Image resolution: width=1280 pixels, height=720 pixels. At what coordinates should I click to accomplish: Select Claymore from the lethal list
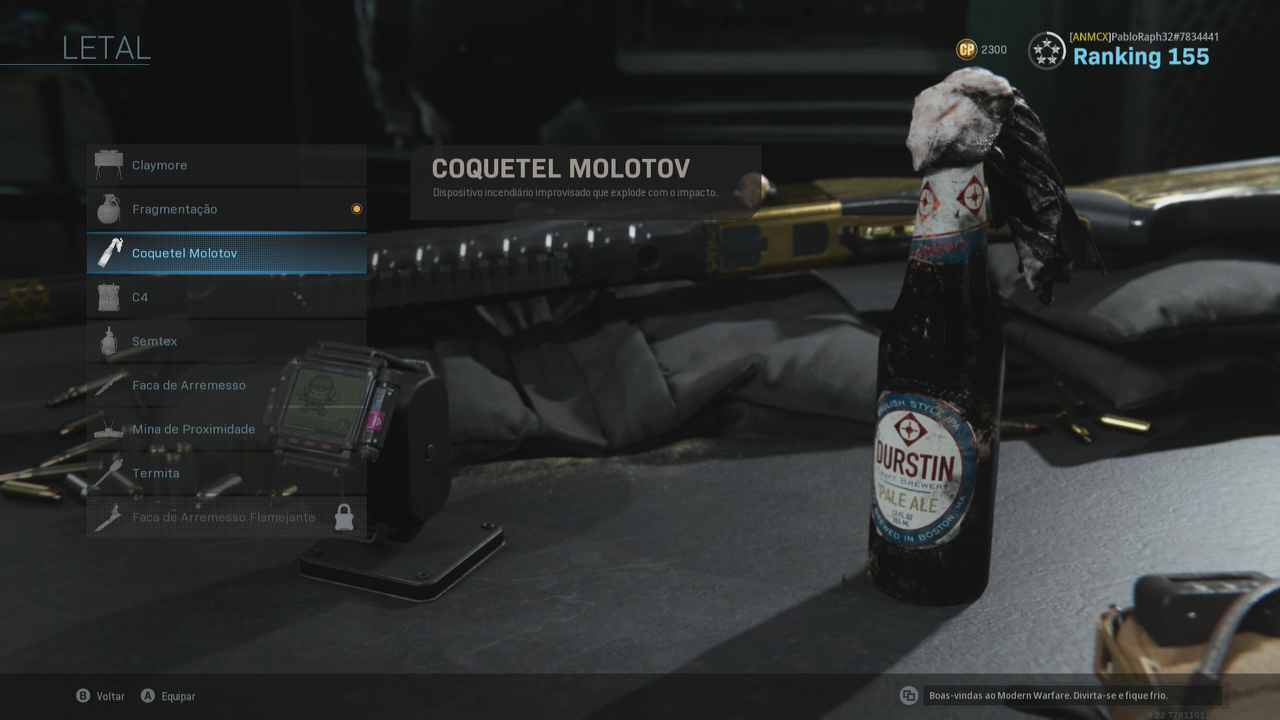point(226,165)
